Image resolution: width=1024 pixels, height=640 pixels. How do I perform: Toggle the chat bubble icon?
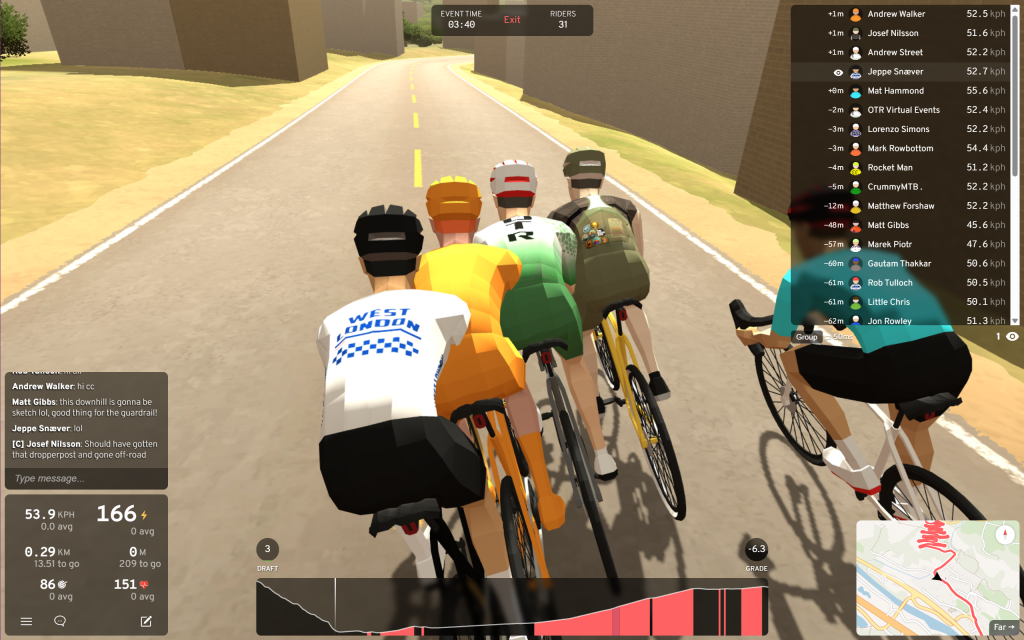[60, 621]
